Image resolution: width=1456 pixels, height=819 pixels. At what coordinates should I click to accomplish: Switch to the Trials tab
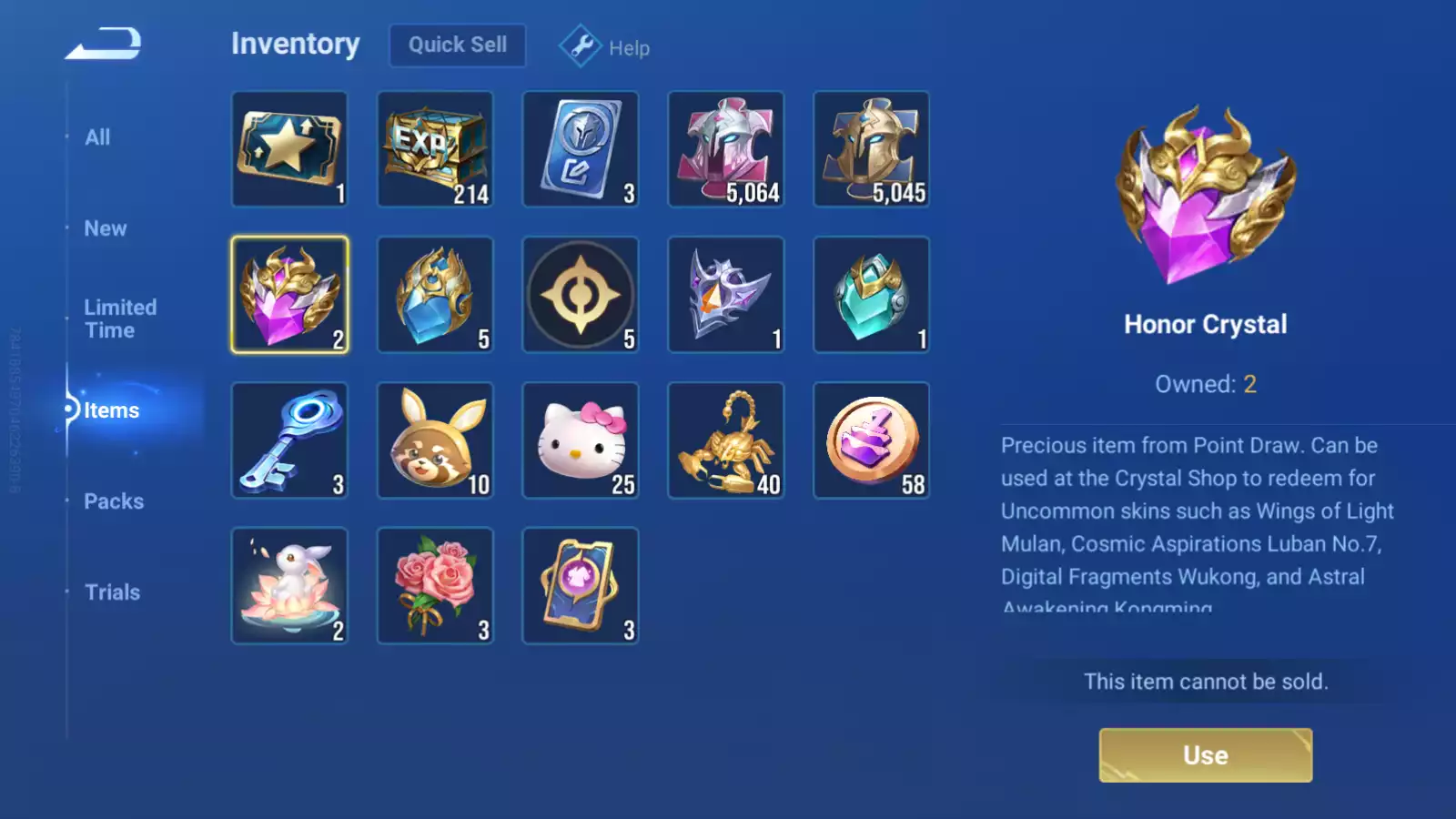point(112,592)
